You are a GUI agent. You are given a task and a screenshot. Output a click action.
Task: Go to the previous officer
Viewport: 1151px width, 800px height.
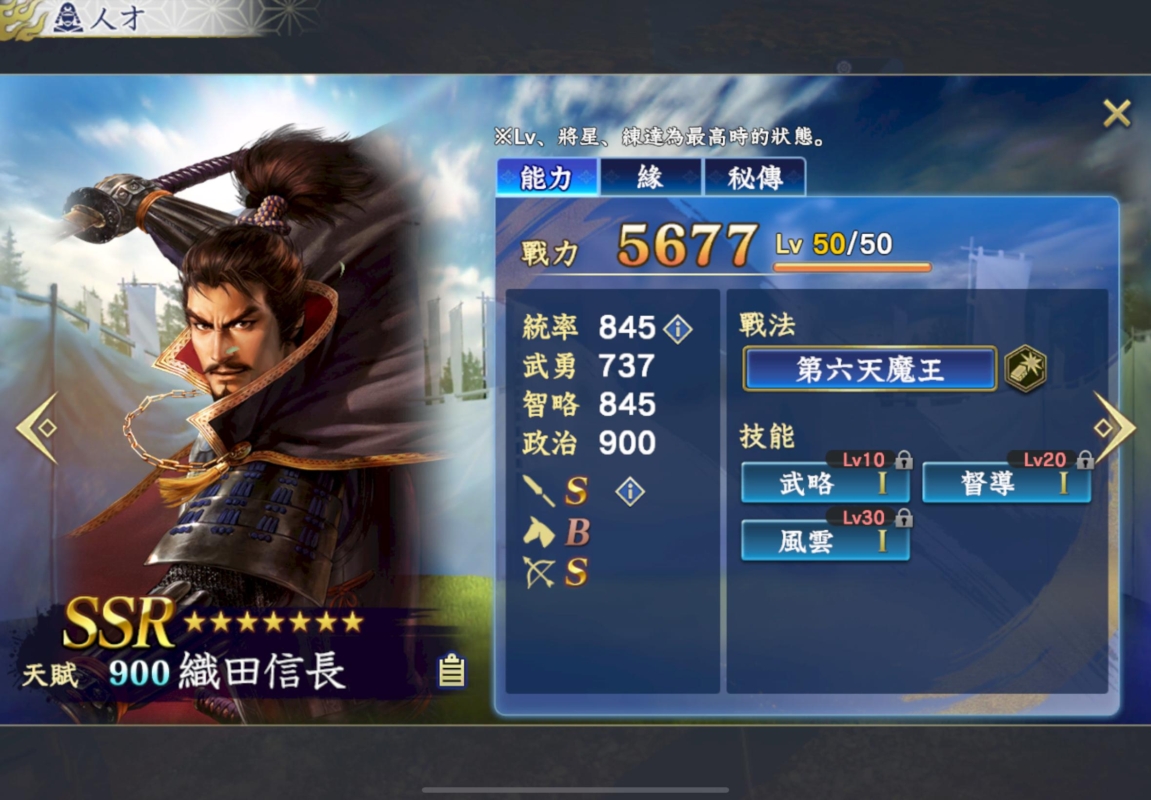tap(37, 428)
